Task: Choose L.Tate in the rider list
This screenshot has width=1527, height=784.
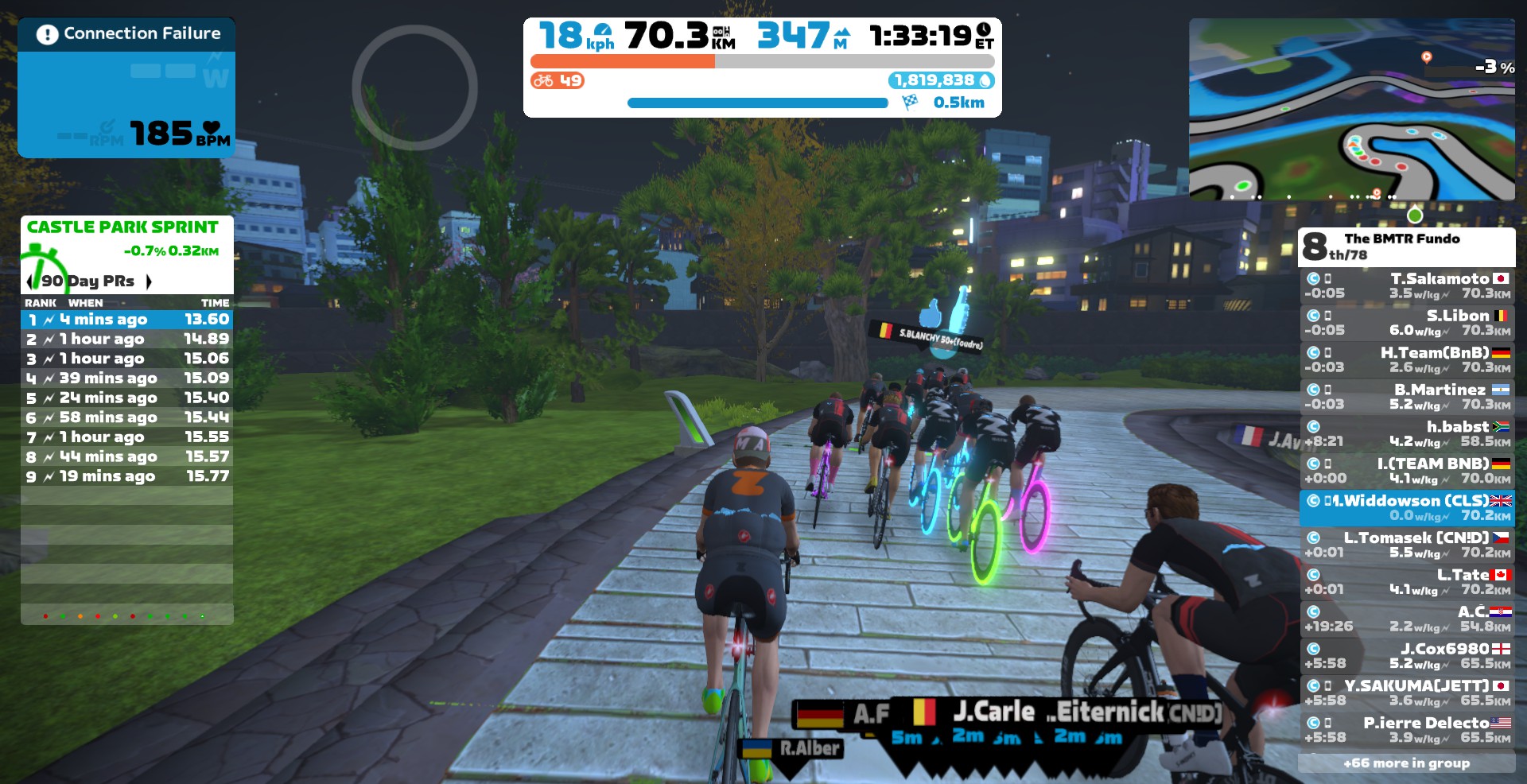Action: click(x=1406, y=582)
